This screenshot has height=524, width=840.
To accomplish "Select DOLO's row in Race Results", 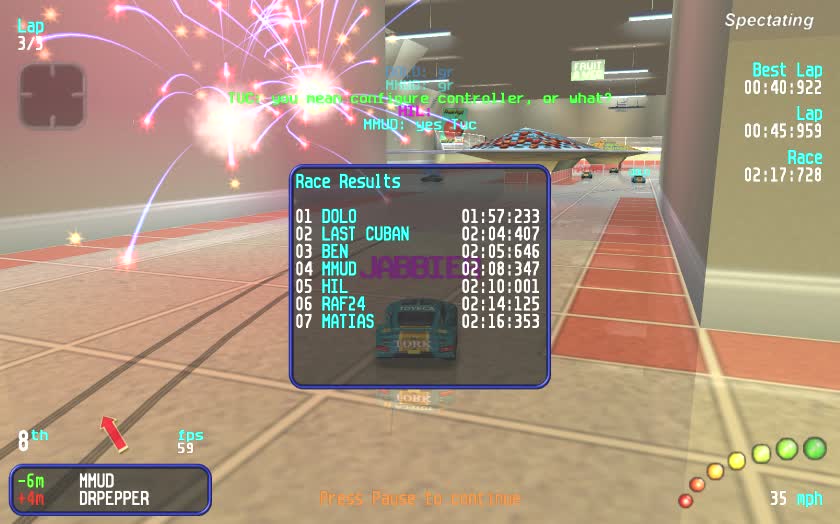I will [418, 216].
